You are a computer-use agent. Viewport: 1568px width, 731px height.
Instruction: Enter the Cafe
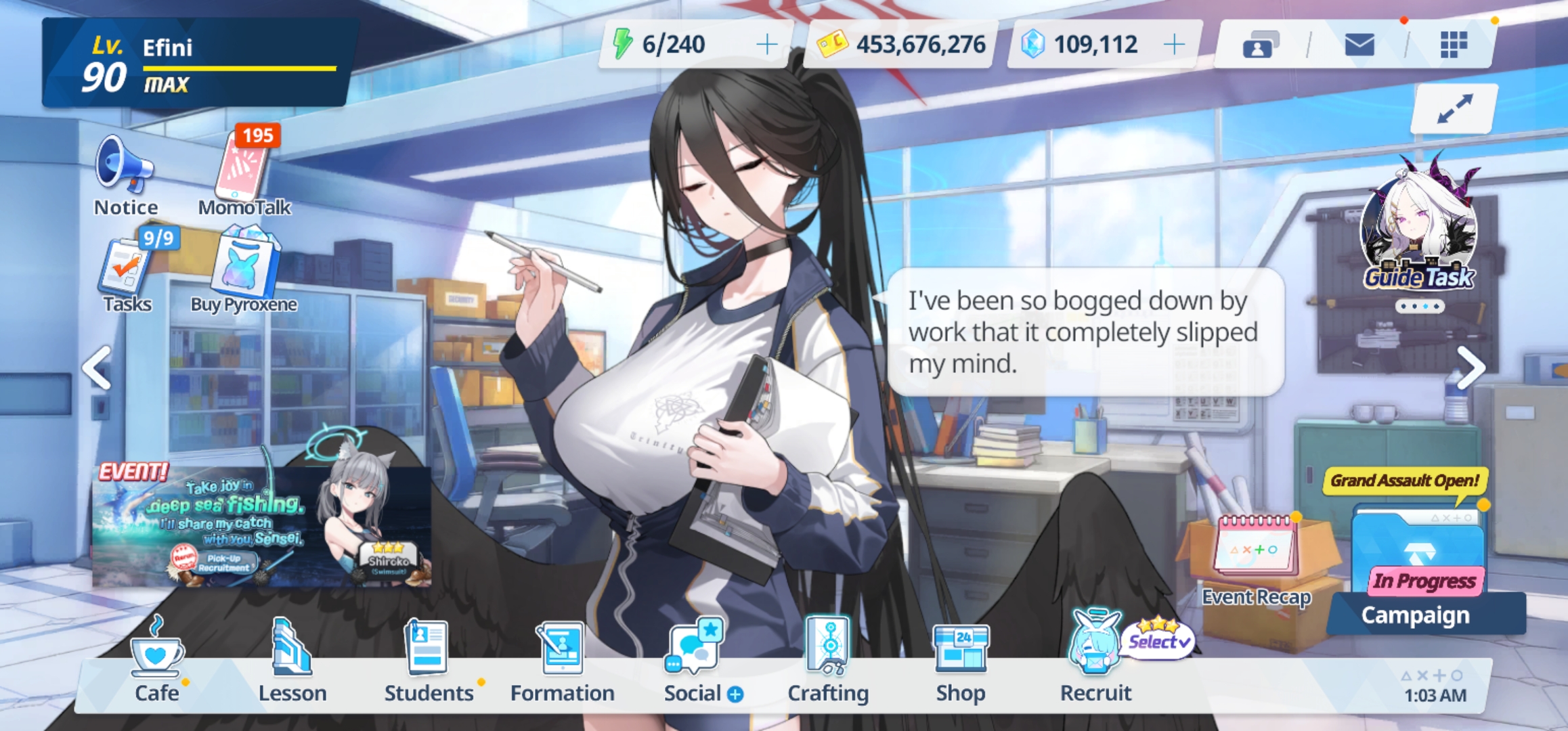coord(156,660)
